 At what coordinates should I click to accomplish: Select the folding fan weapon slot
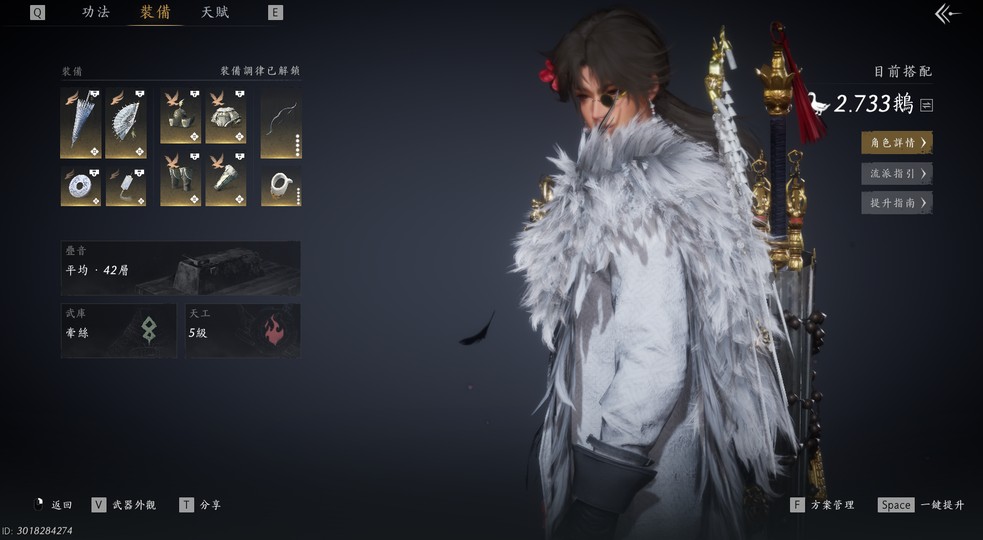pos(126,123)
